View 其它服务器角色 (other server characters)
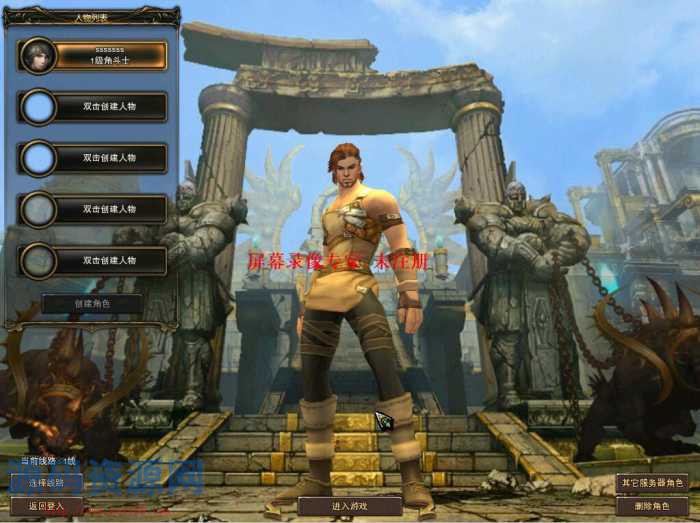The height and width of the screenshot is (523, 700). coord(652,483)
